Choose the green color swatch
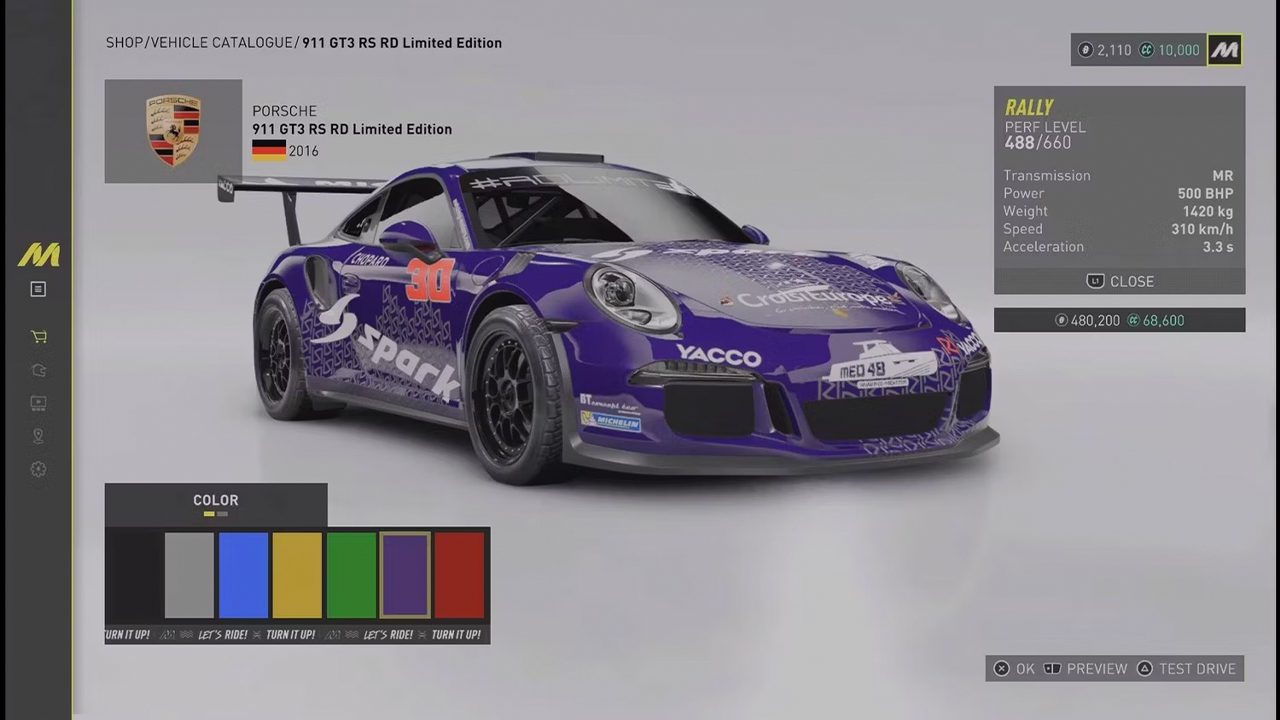The height and width of the screenshot is (720, 1280). pos(351,575)
